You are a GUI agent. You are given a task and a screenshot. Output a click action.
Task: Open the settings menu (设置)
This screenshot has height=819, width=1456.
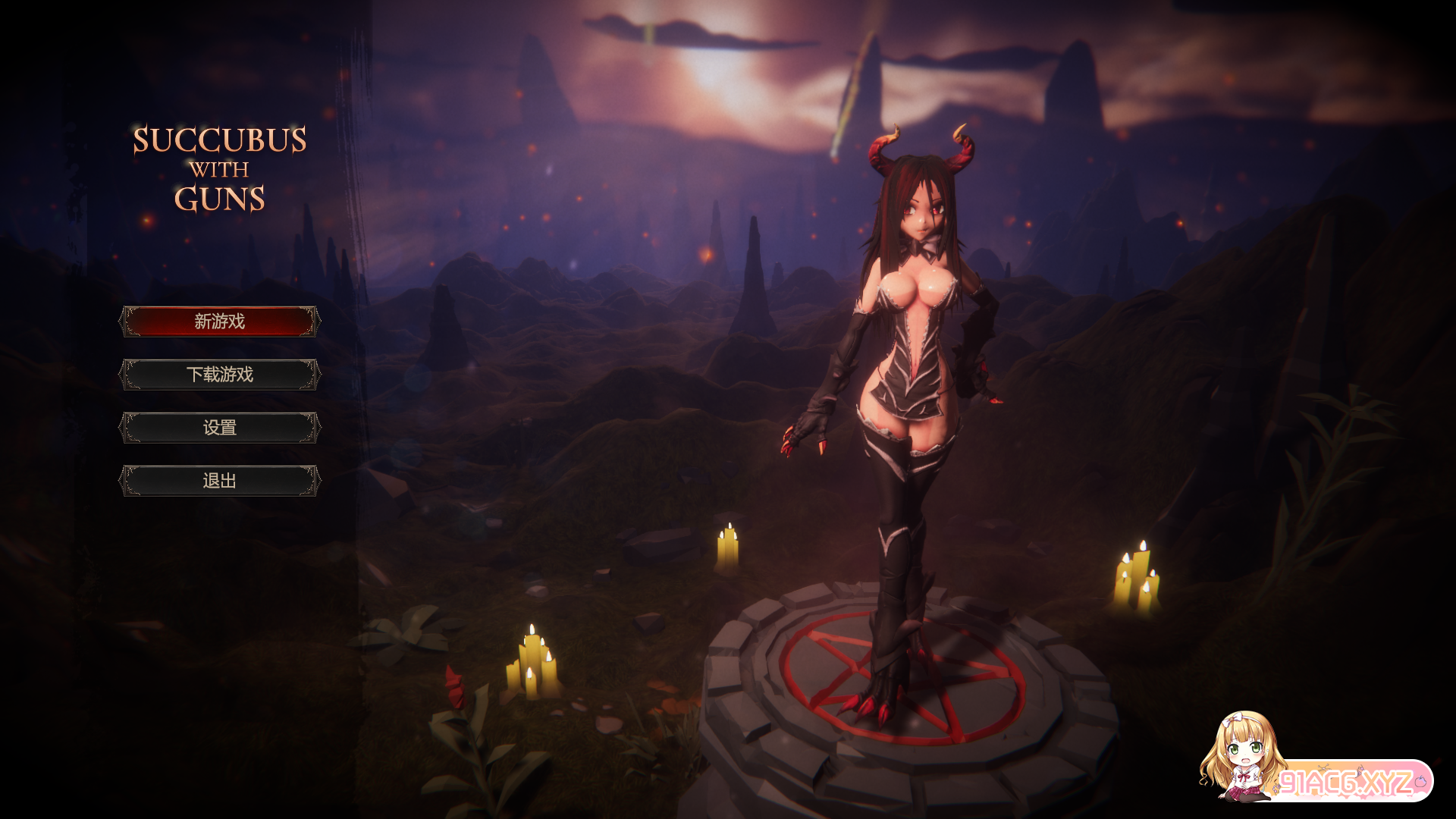click(220, 428)
